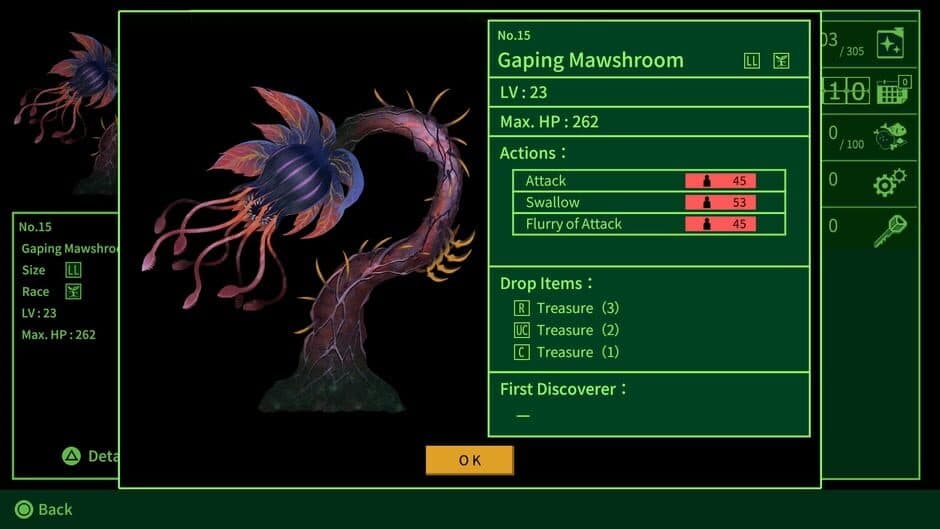940x529 pixels.
Task: Click the LL size badge in header
Action: point(752,61)
